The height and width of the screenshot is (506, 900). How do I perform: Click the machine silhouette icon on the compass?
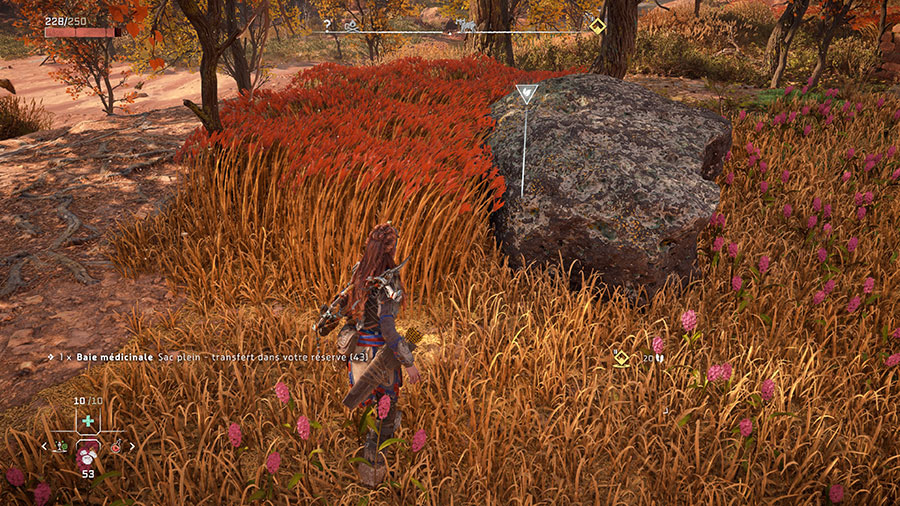(465, 24)
